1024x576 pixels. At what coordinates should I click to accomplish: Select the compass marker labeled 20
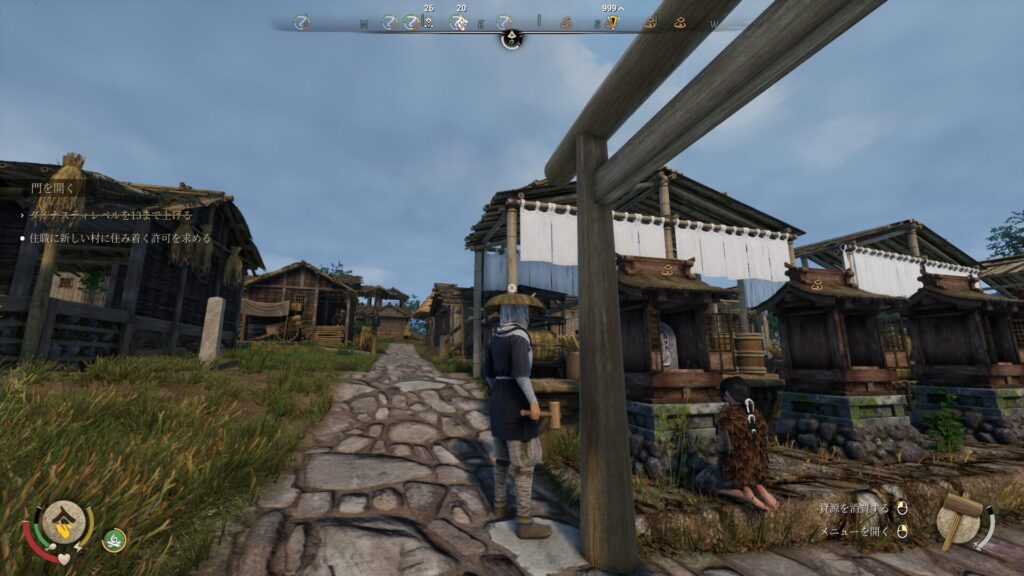459,21
